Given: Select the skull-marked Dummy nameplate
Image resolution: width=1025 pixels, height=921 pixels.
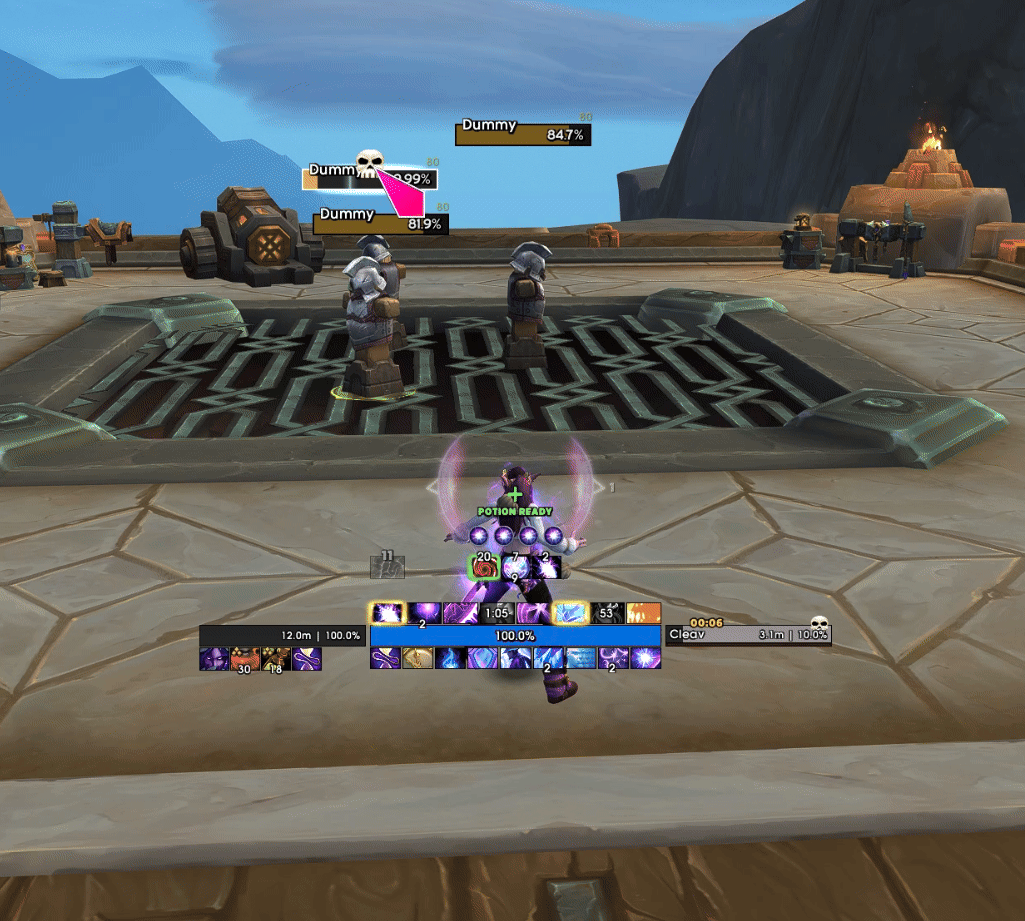Looking at the screenshot, I should (369, 178).
